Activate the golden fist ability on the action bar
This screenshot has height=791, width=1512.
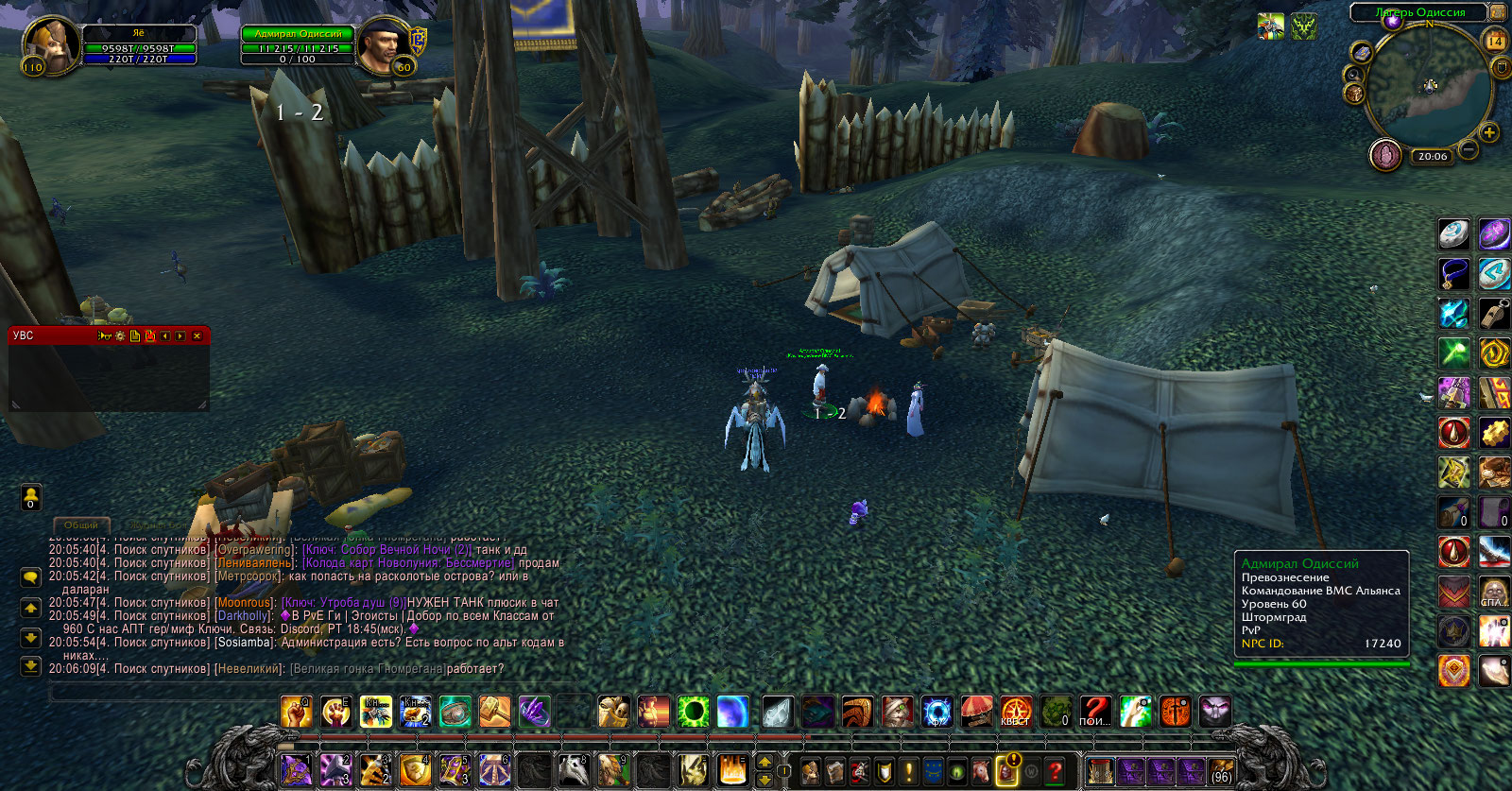(296, 712)
